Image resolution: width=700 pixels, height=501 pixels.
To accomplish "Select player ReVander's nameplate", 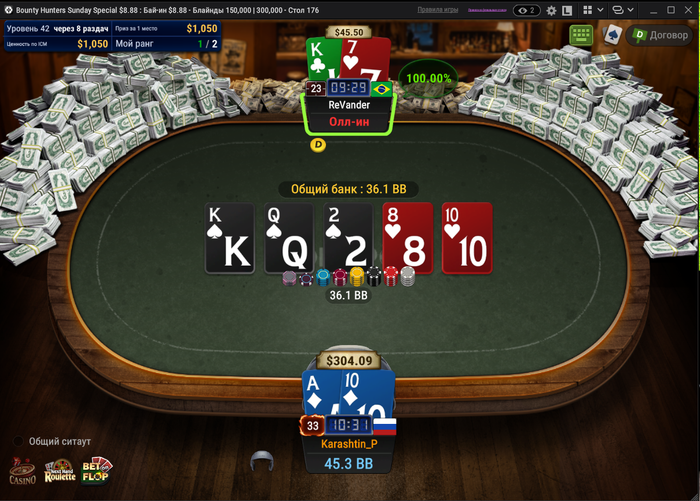I will pyautogui.click(x=349, y=105).
